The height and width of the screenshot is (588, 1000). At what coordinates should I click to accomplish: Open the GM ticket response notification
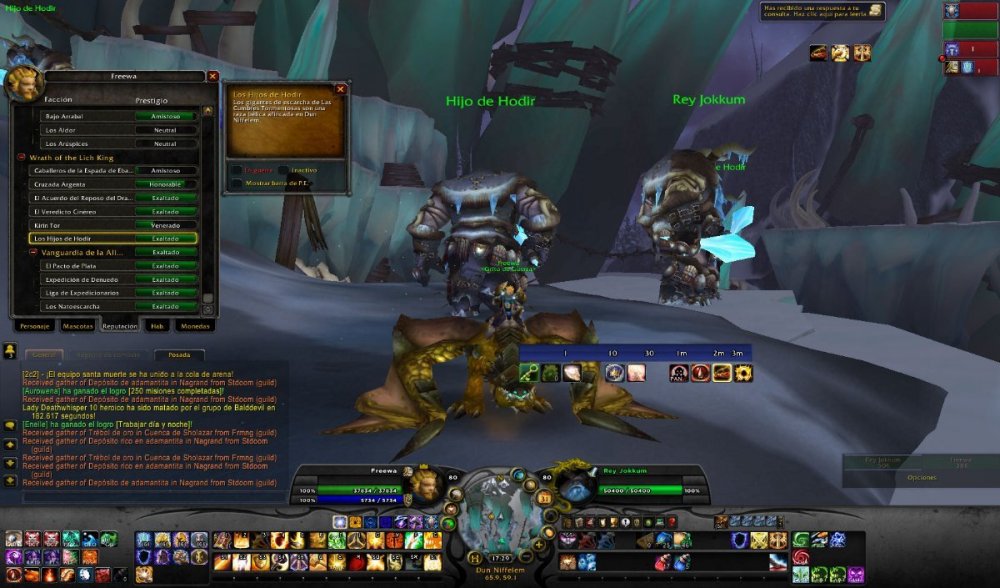coord(875,10)
